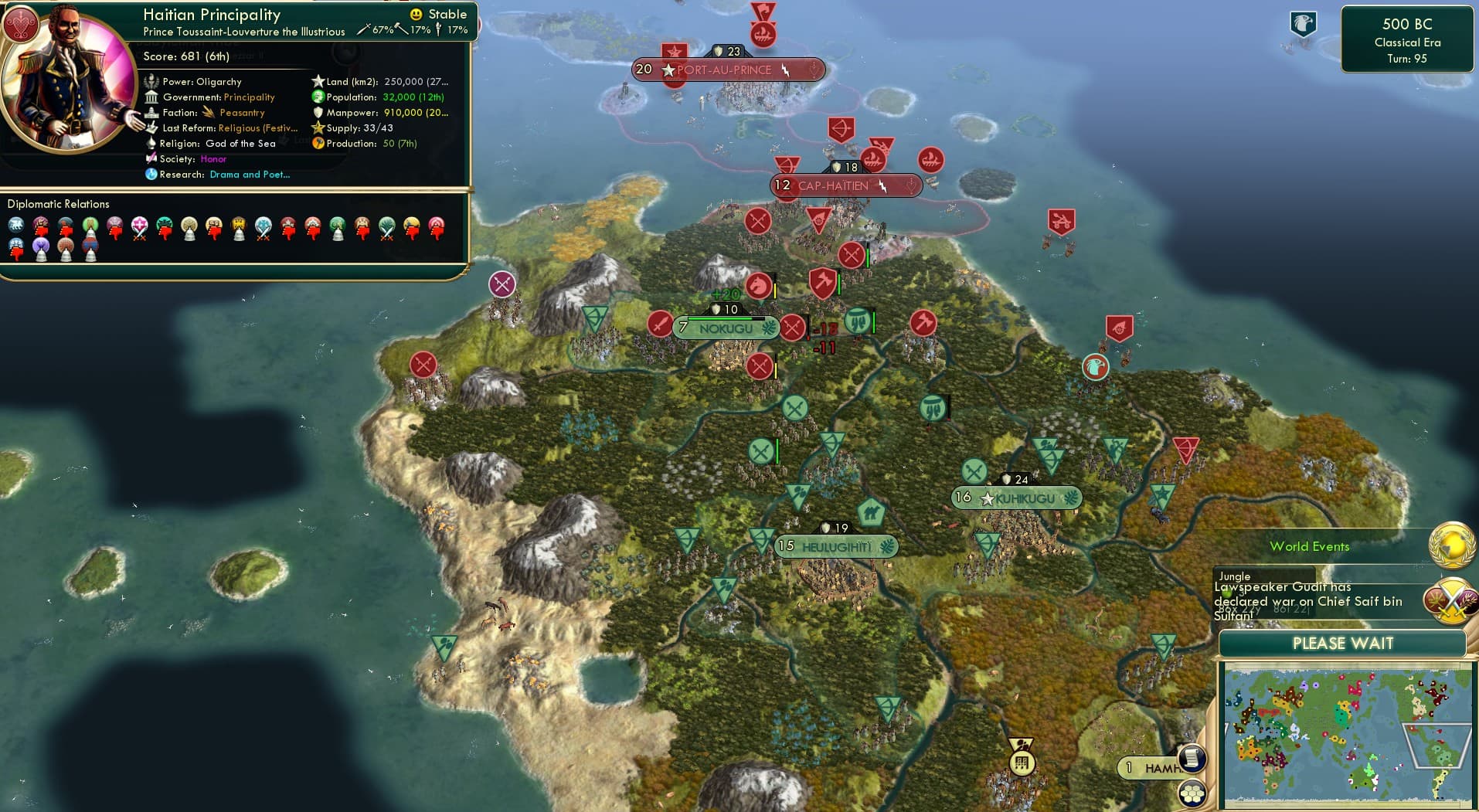Click the eagle shield emblem at top right
The image size is (1479, 812).
pos(1303,23)
